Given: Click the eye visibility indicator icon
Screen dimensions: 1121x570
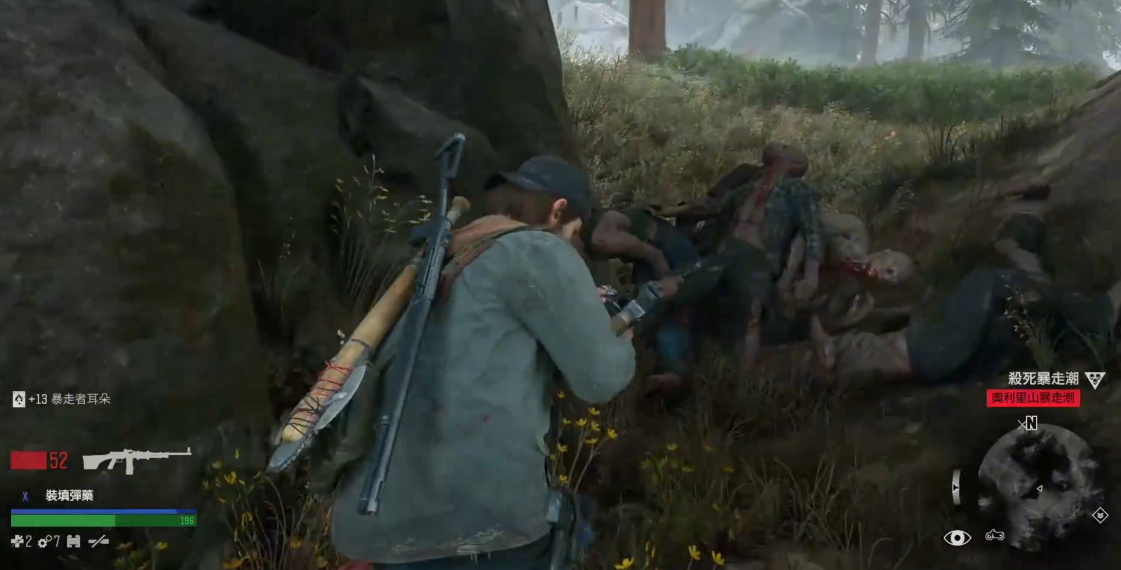Looking at the screenshot, I should coord(957,538).
